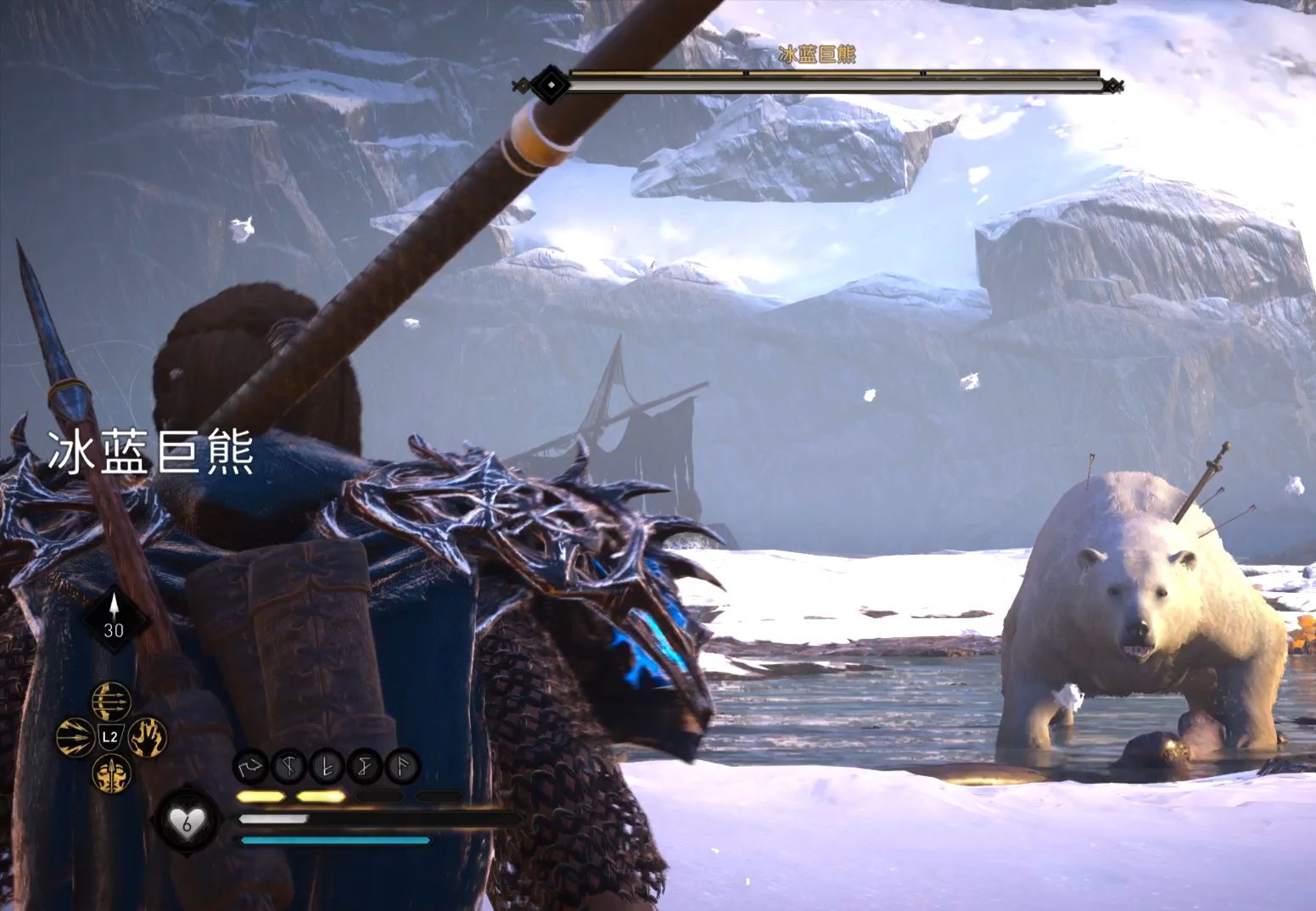Activate the triple-arrow bow volley ability

click(111, 701)
